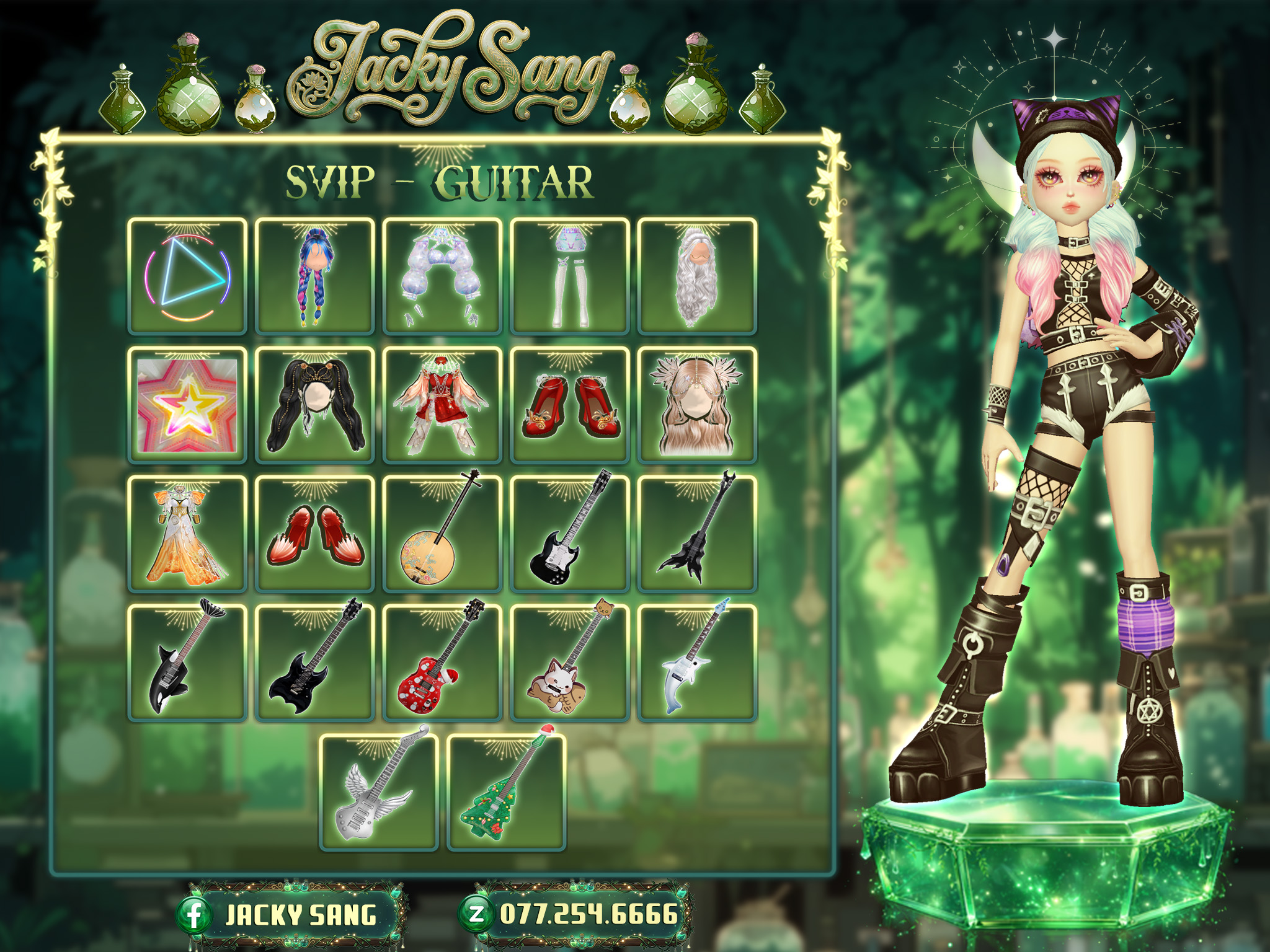
Task: Choose the Christmas tree guitar
Action: point(506,791)
